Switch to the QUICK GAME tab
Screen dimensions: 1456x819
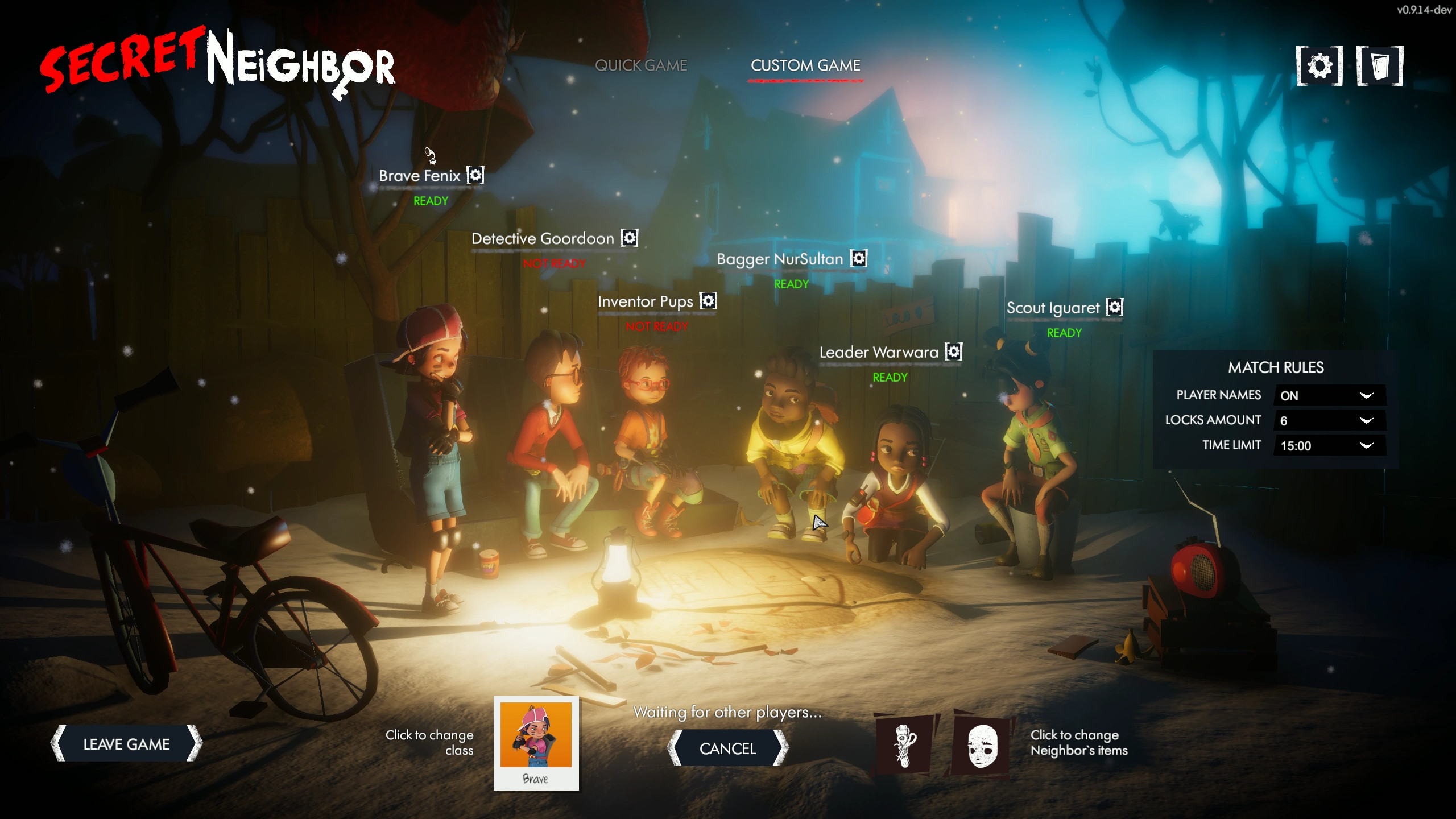pyautogui.click(x=642, y=65)
